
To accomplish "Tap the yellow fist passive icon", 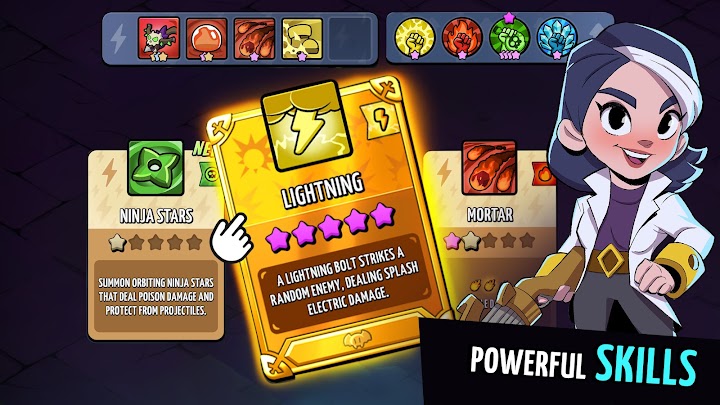I will [x=416, y=39].
